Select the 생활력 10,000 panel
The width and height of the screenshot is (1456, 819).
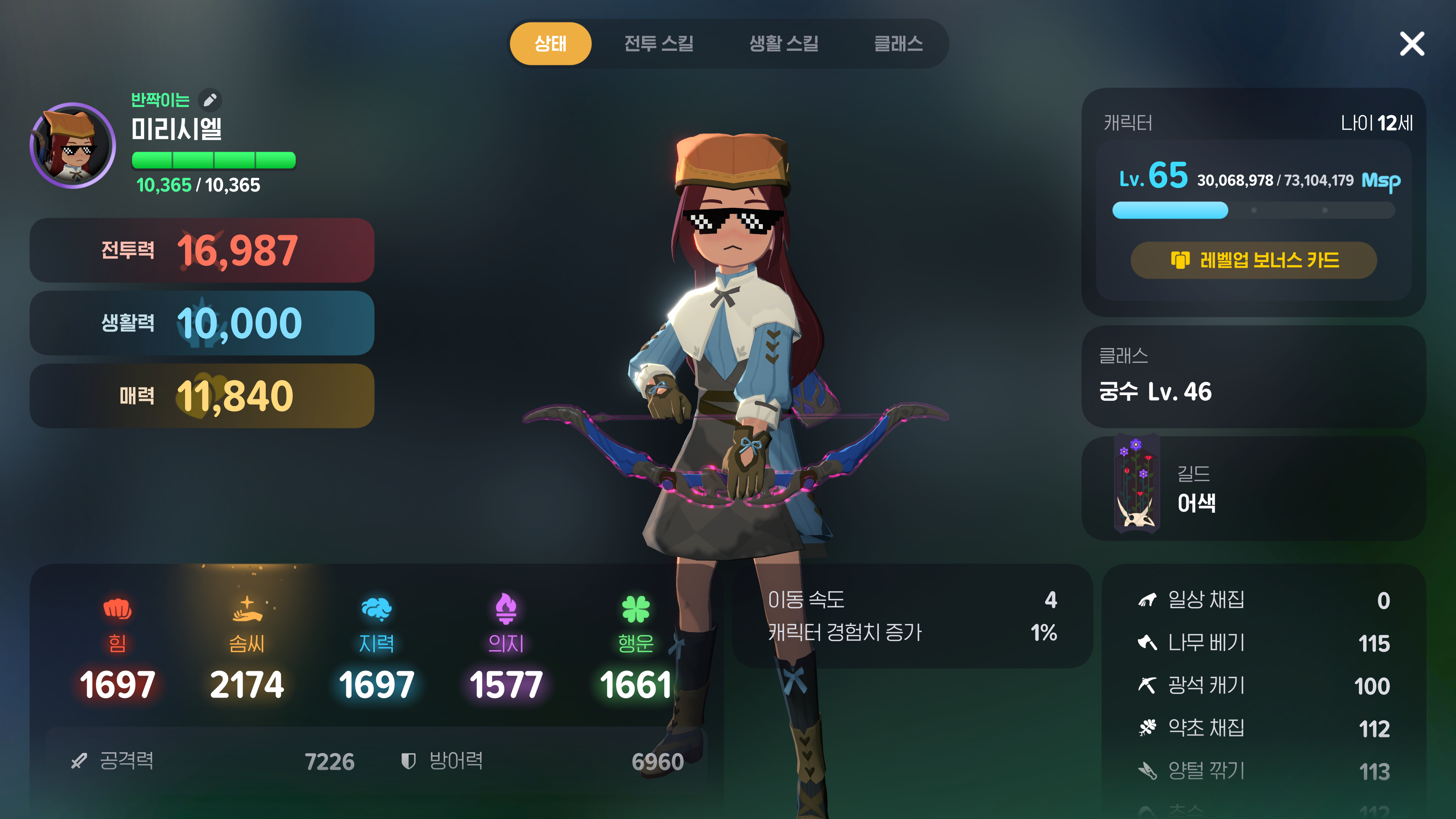[x=202, y=323]
